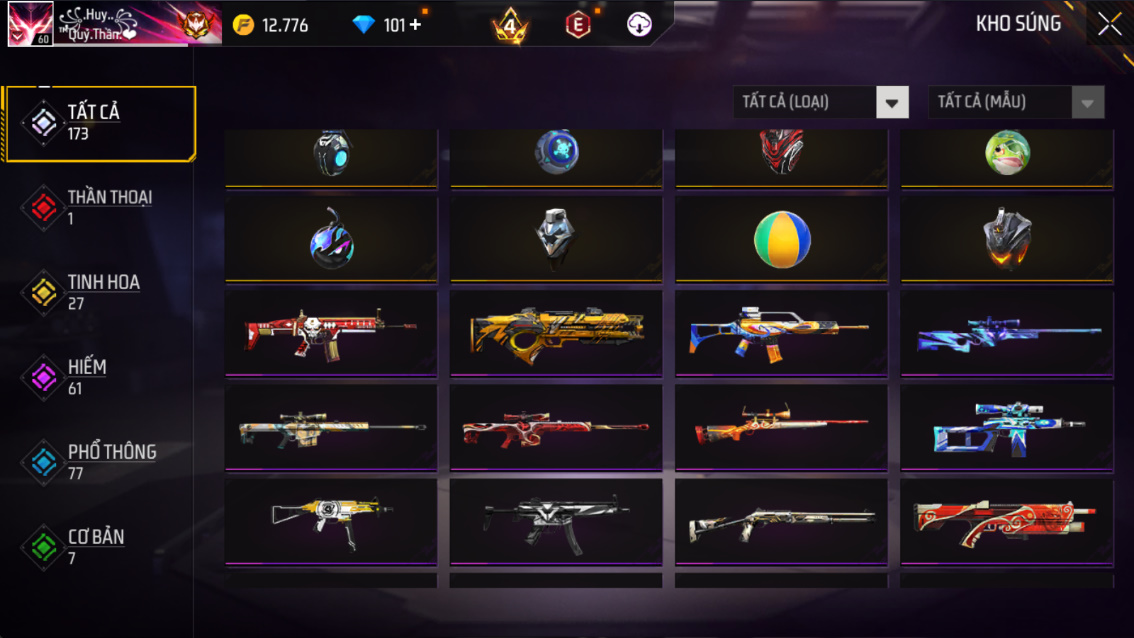Open the player profile avatar
This screenshot has height=638, width=1134.
pyautogui.click(x=30, y=24)
